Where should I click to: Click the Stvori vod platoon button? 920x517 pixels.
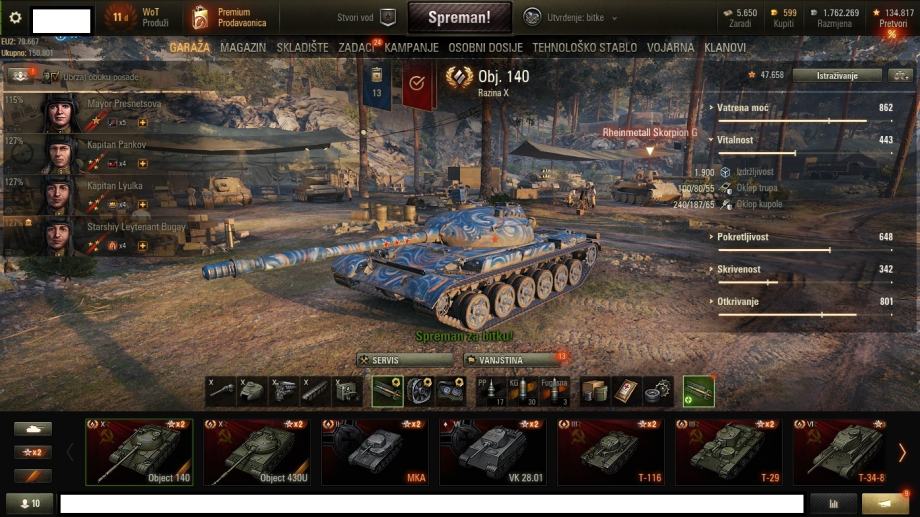click(x=367, y=17)
